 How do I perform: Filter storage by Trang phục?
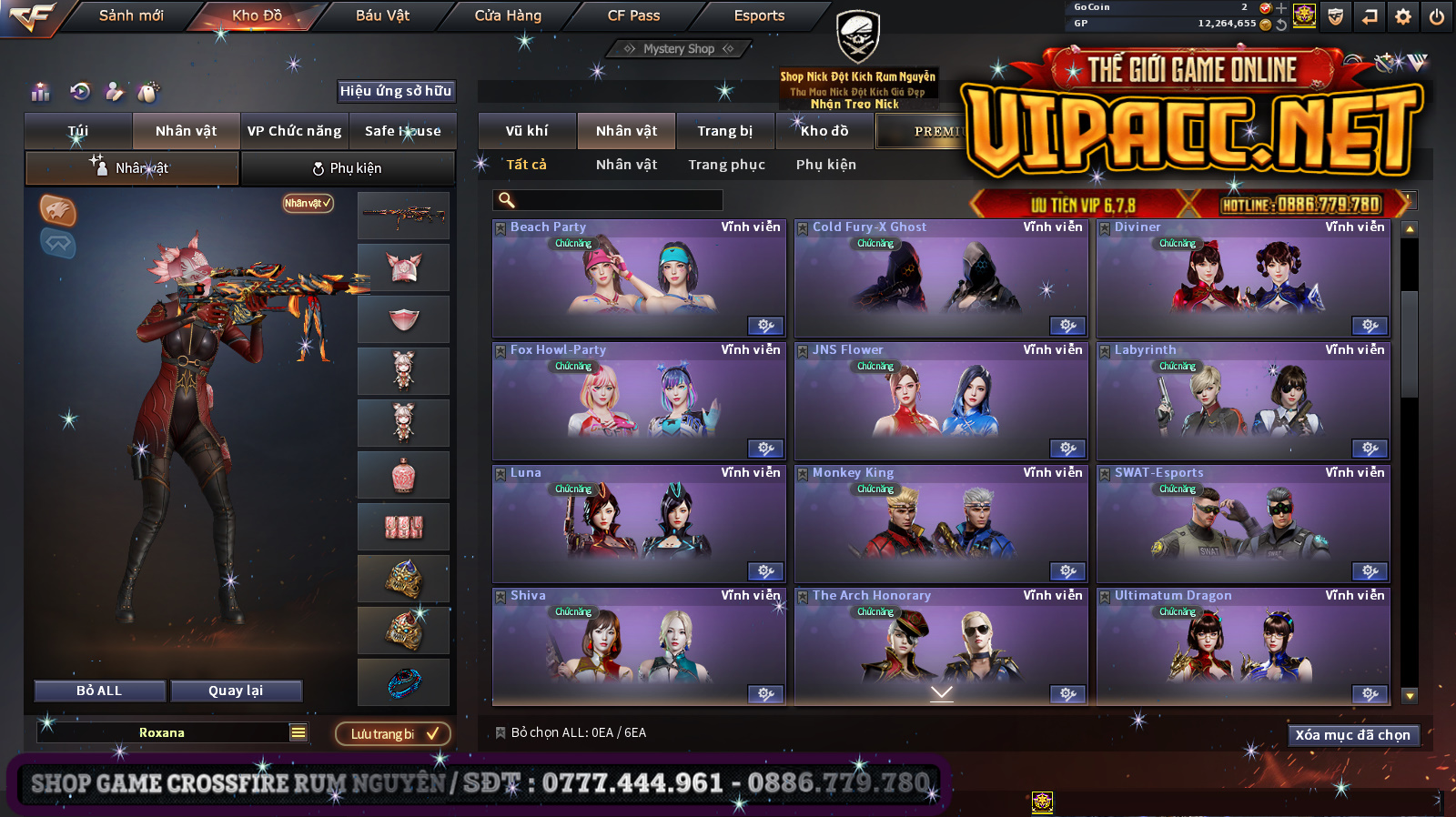pos(726,165)
